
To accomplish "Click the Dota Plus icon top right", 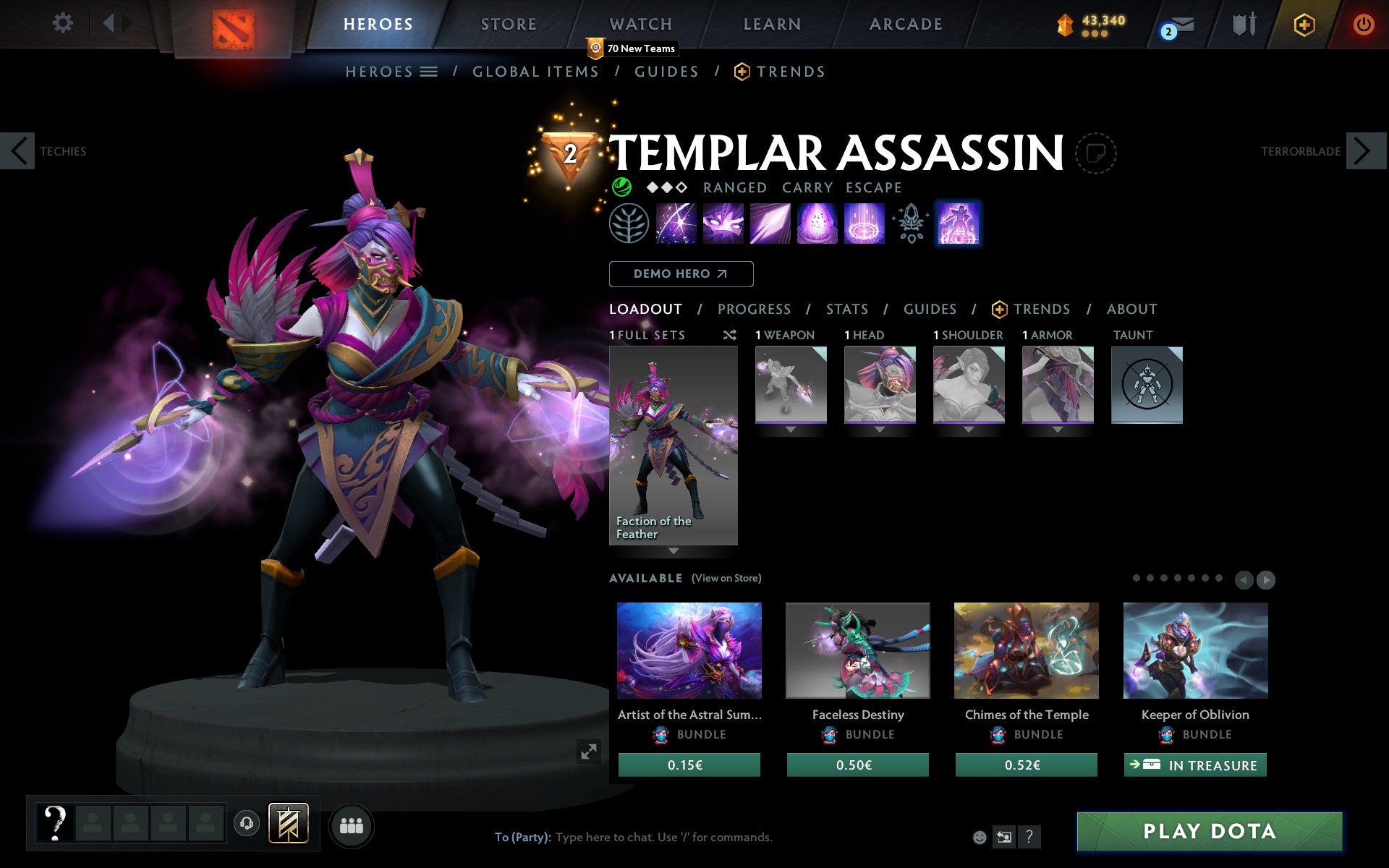I will click(x=1303, y=24).
